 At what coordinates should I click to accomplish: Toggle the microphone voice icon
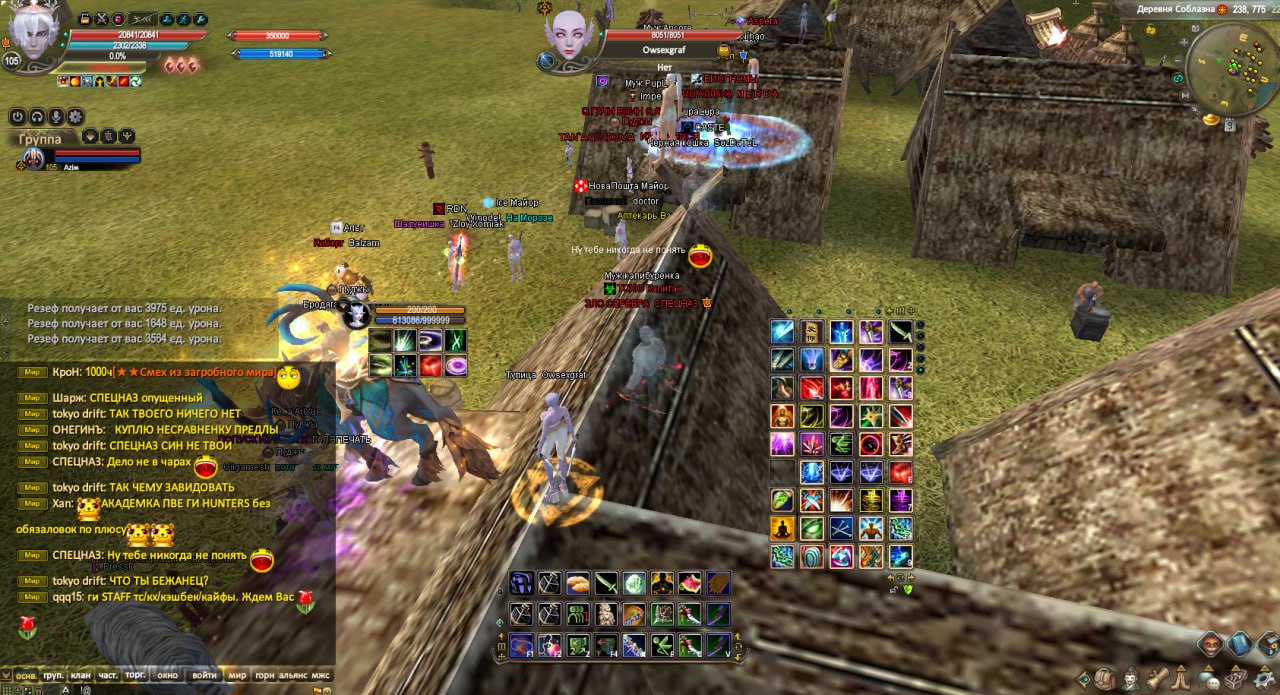pyautogui.click(x=56, y=117)
